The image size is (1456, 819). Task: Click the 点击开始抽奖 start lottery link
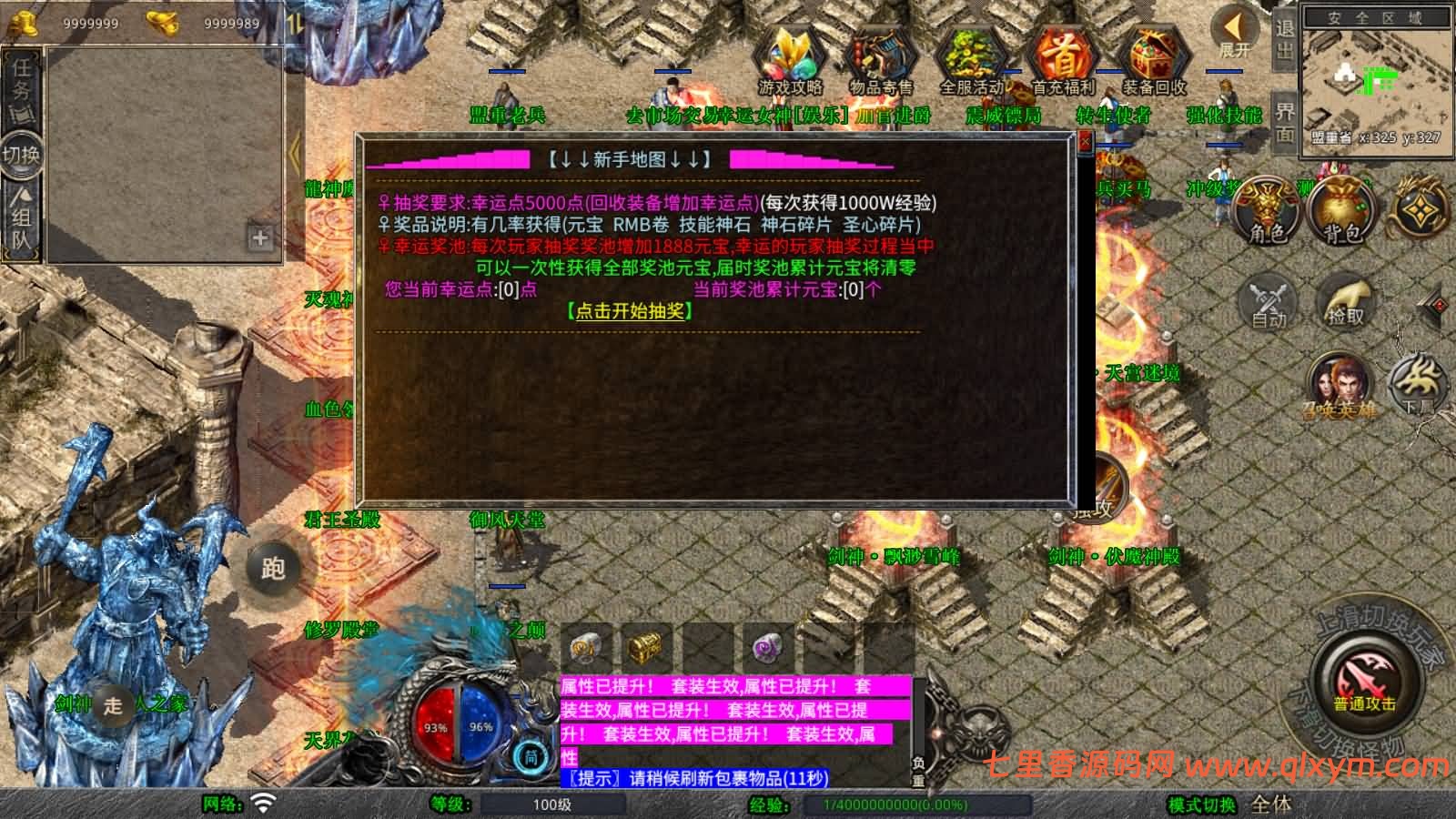pos(629,312)
